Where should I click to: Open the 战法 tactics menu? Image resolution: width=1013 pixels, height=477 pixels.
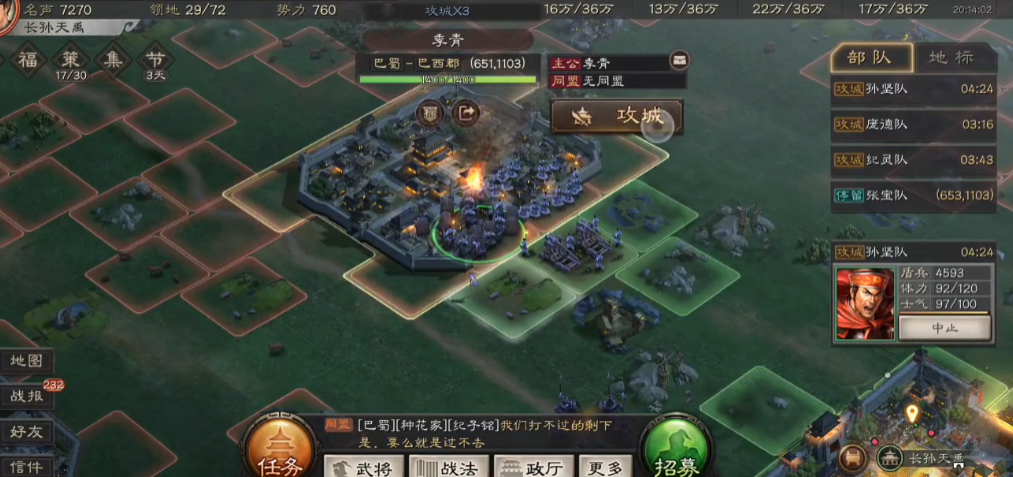point(448,467)
